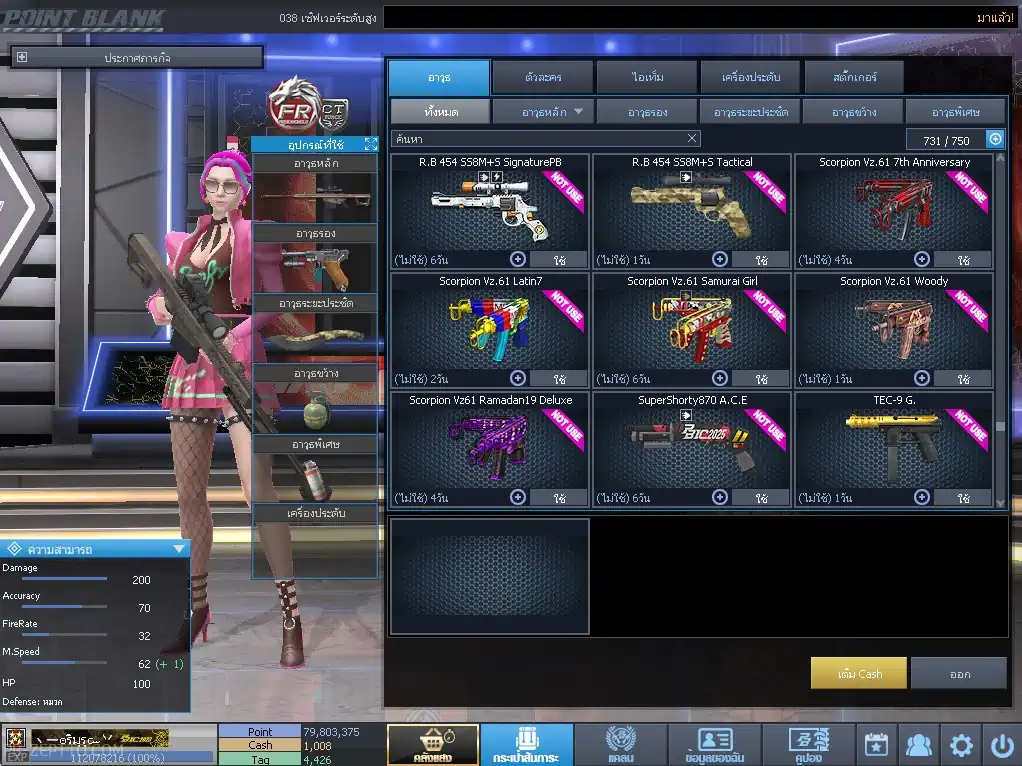Open the อาวุธหลัก primary weapon dropdown filter

(x=544, y=111)
